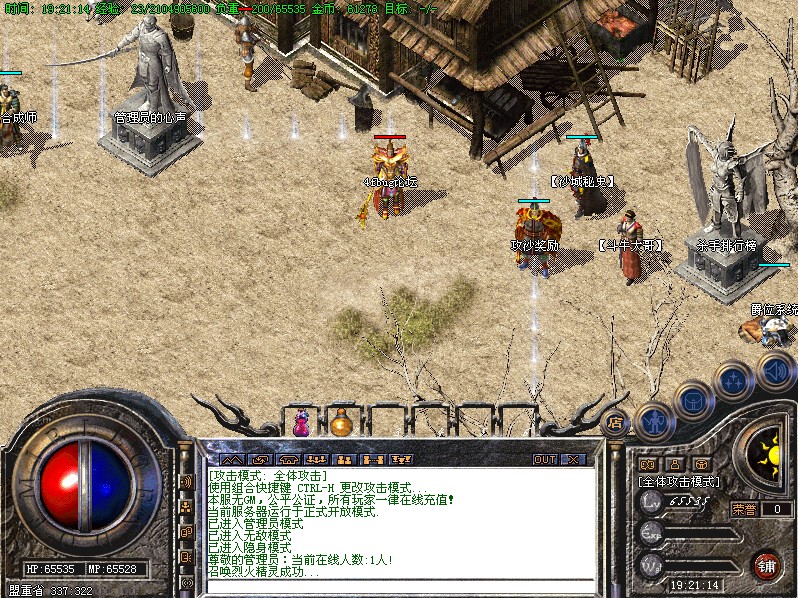The height and width of the screenshot is (598, 798).
Task: Click the OUT button above chat
Action: click(545, 460)
